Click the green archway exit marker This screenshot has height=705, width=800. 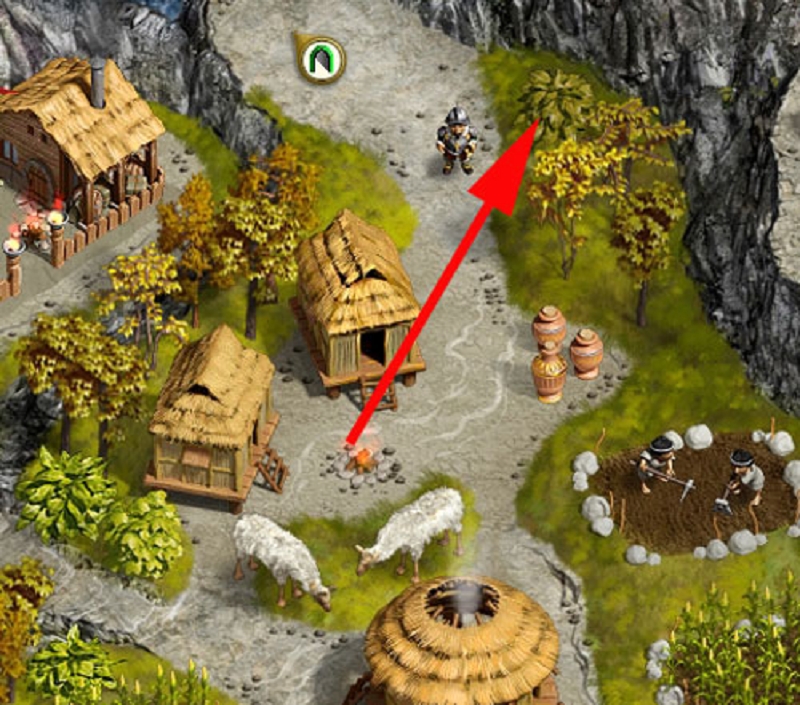[x=323, y=61]
